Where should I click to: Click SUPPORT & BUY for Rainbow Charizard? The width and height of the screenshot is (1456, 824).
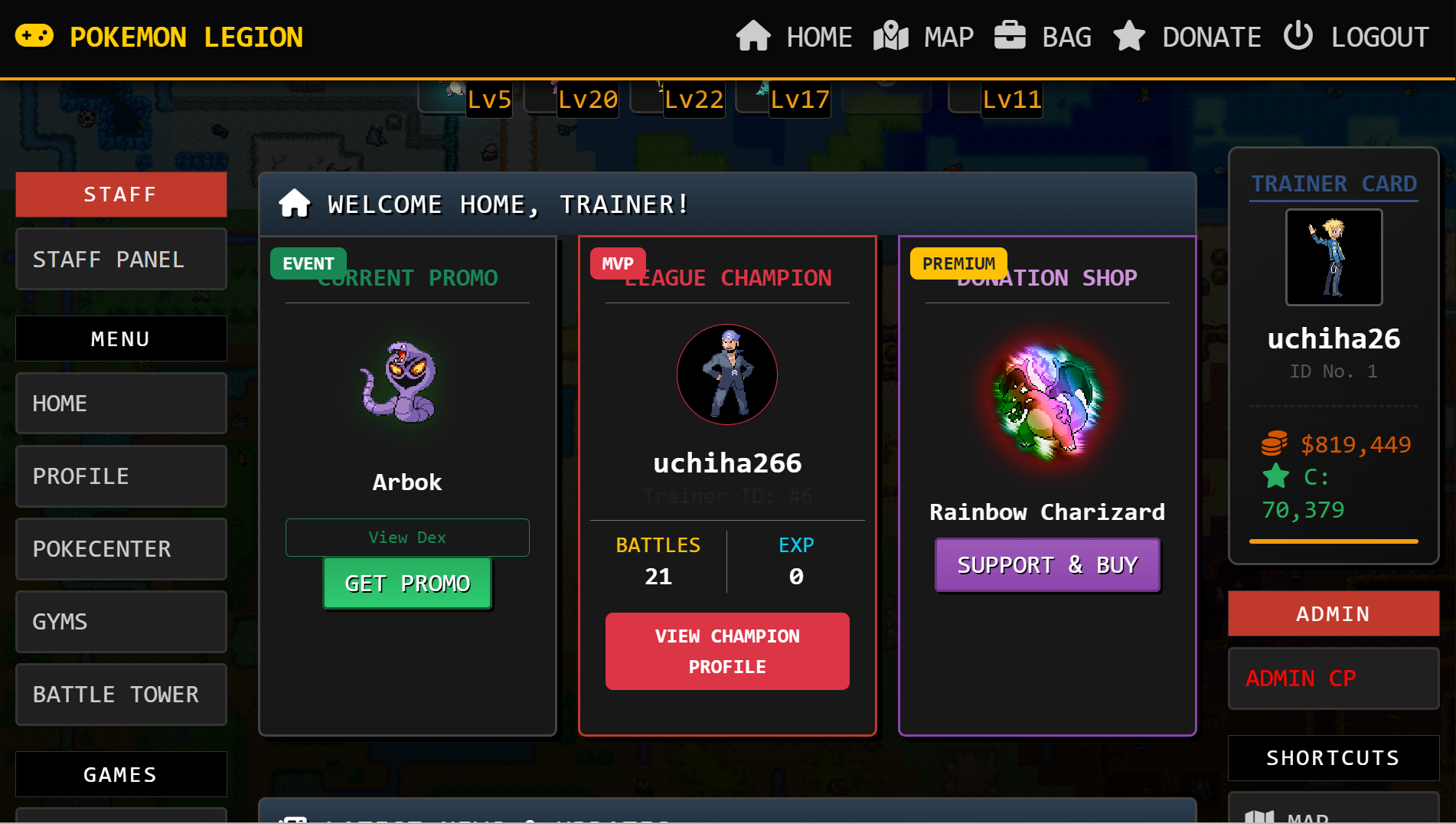[1046, 565]
